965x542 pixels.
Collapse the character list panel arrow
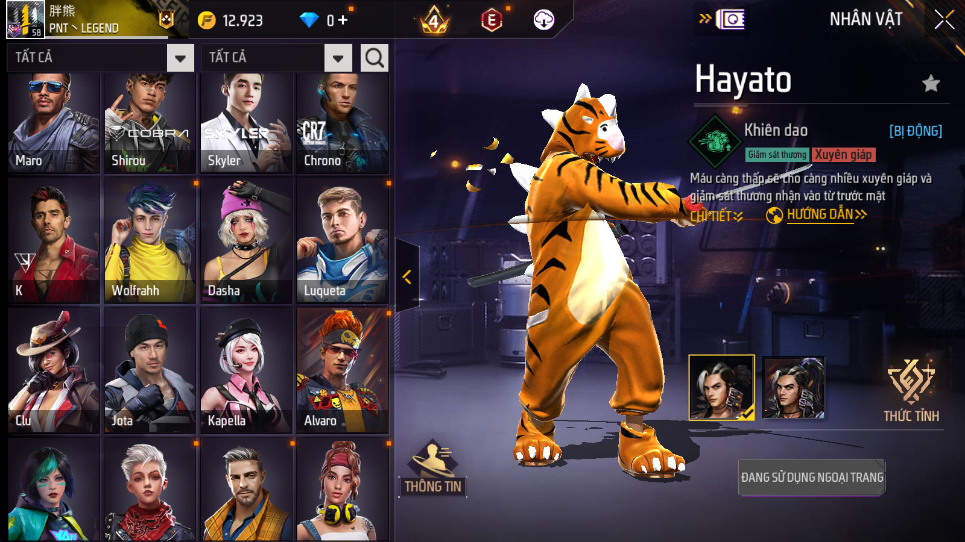407,277
